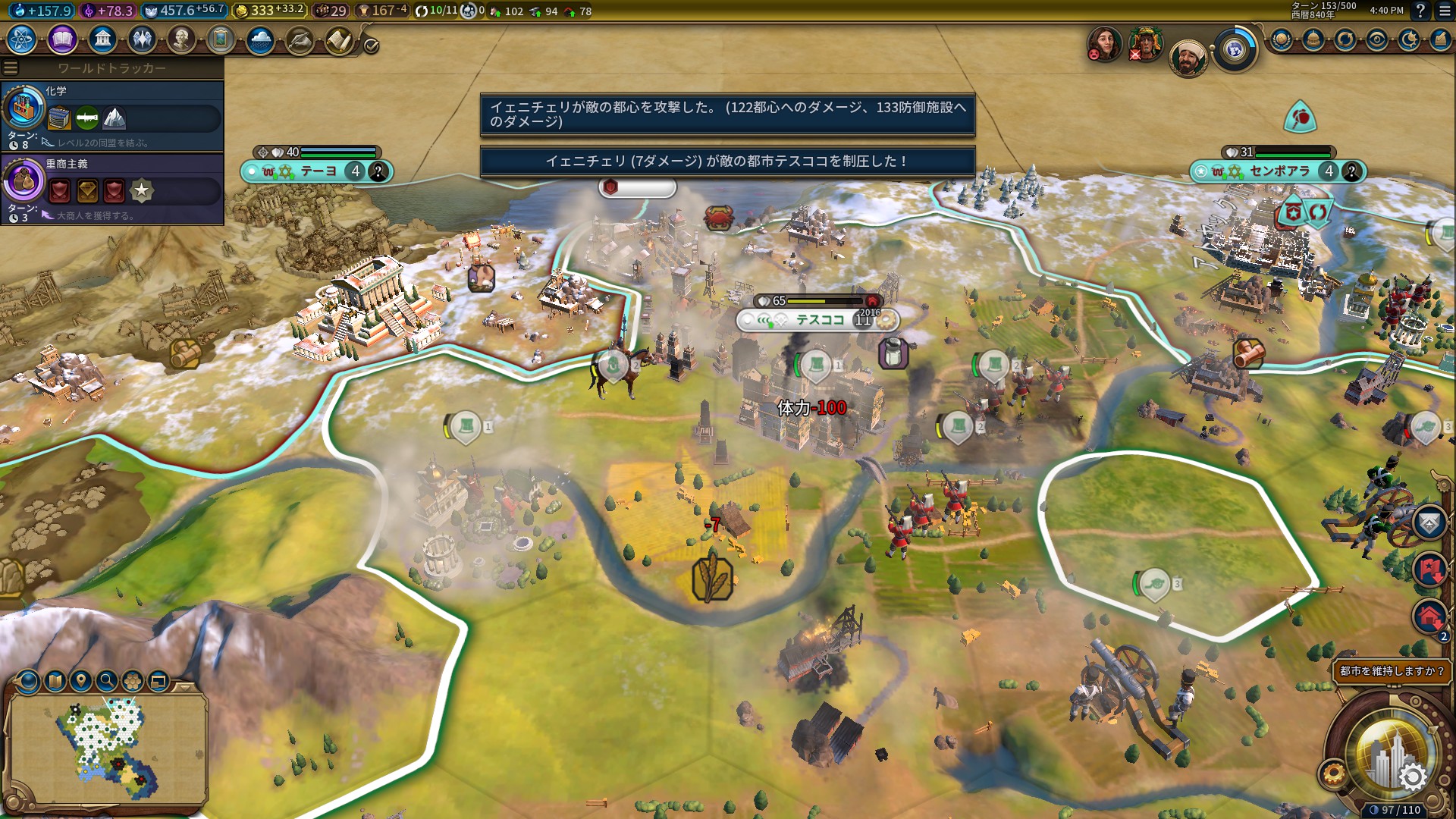Viewport: 1456px width, 819px height.
Task: Open the テスココ city banner
Action: 819,320
